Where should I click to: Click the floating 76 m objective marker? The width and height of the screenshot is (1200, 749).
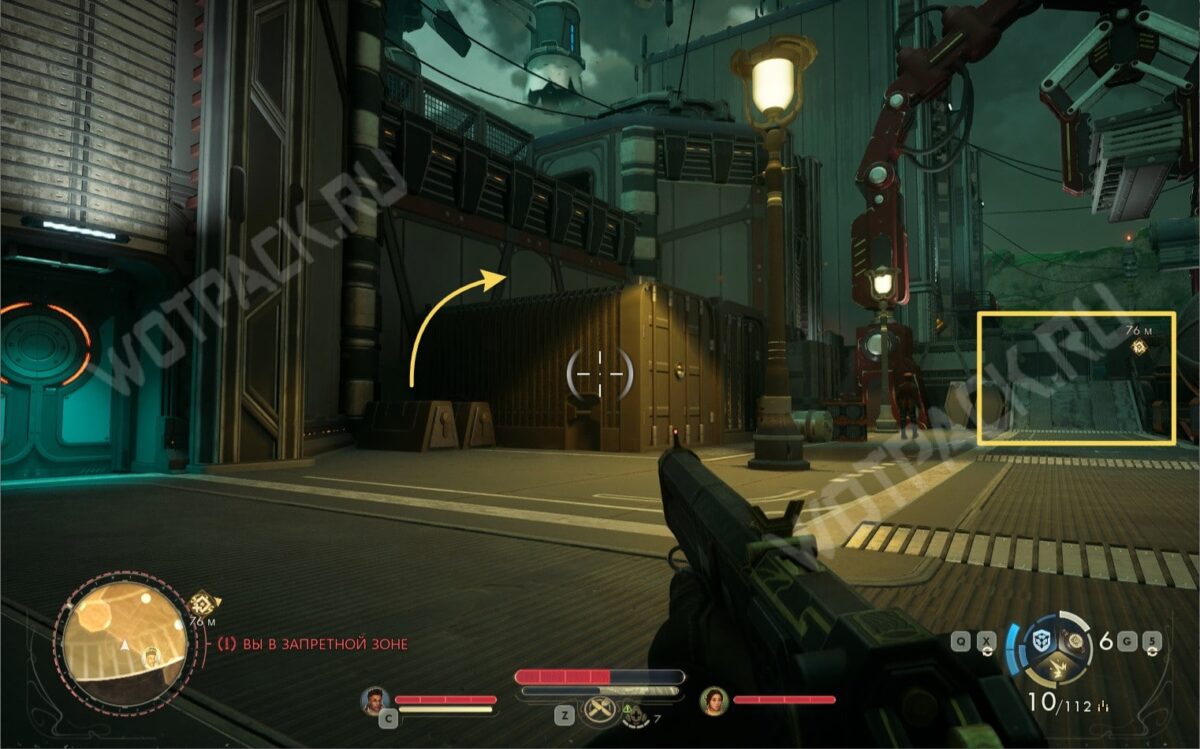[x=1138, y=347]
